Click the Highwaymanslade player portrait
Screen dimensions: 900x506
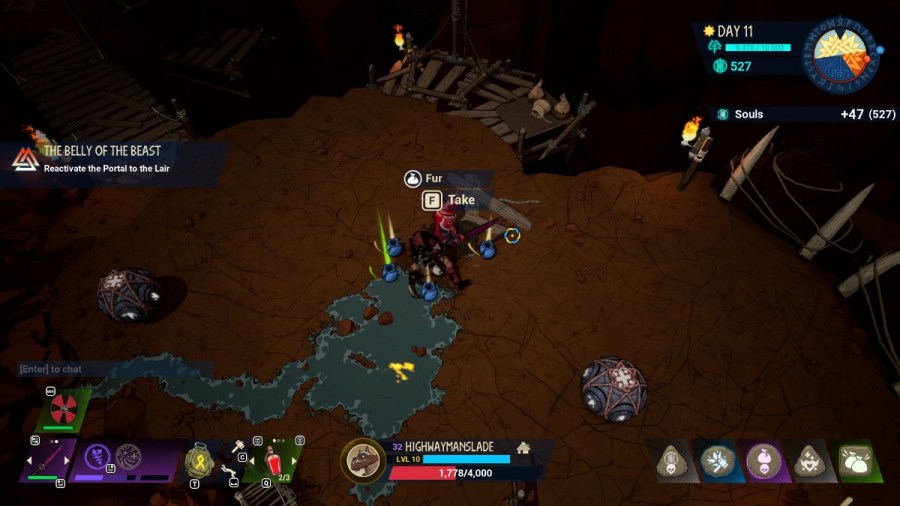[x=363, y=461]
